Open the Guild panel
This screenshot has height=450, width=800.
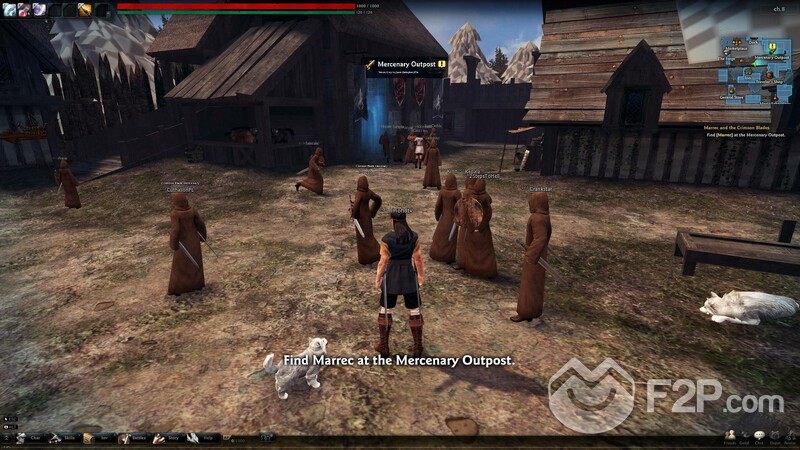(745, 437)
